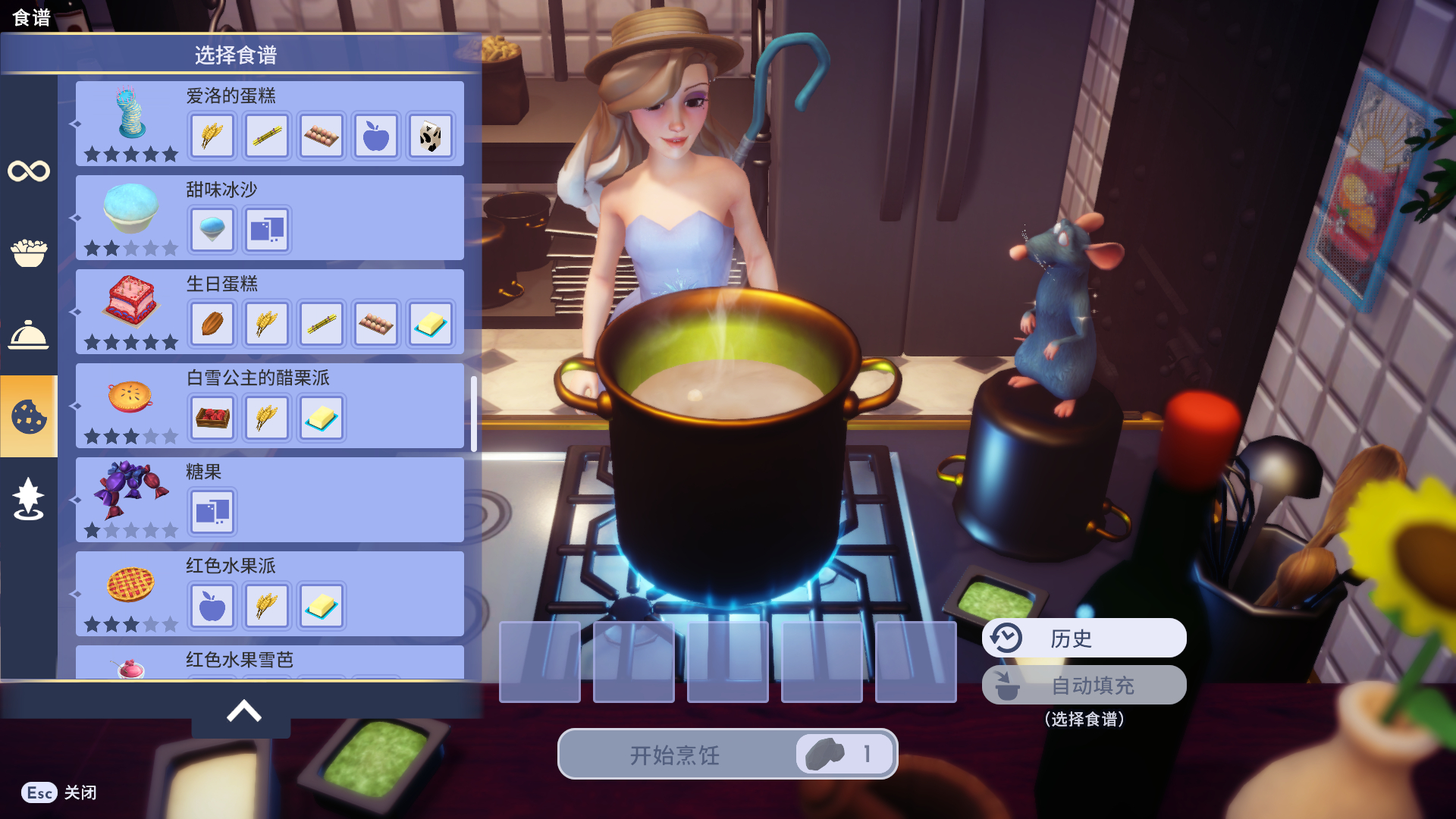The width and height of the screenshot is (1456, 819).
Task: Click the apple ingredient in 红色水果派
Action: pos(212,606)
